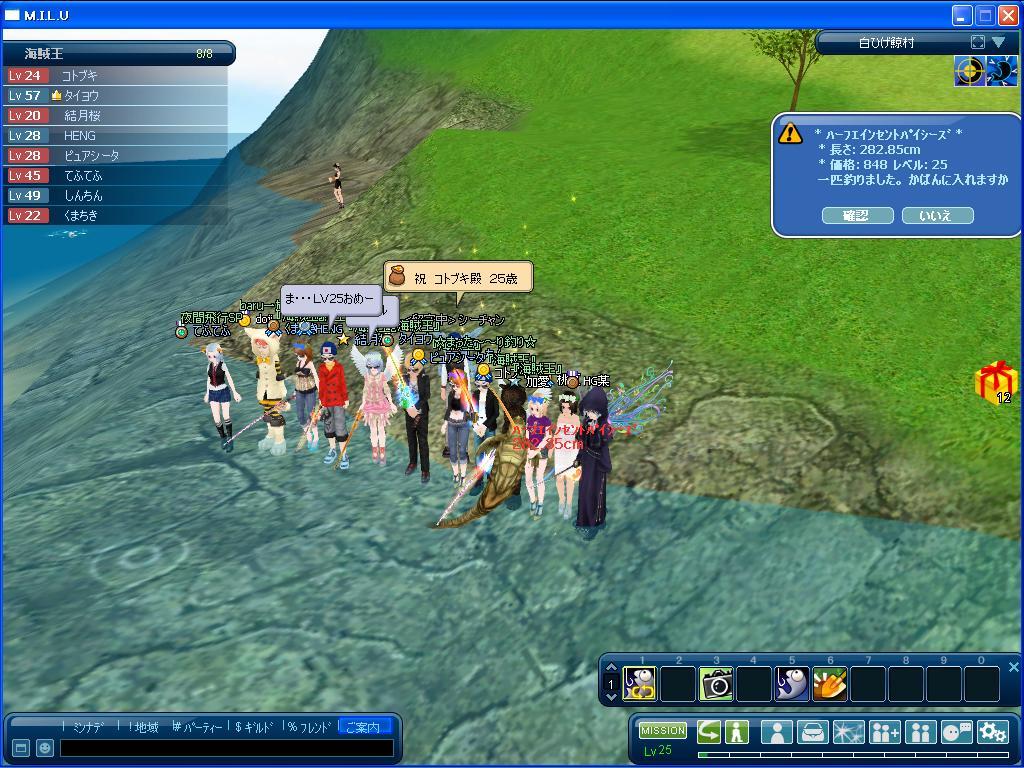Open the gift box with 12 items

point(996,382)
